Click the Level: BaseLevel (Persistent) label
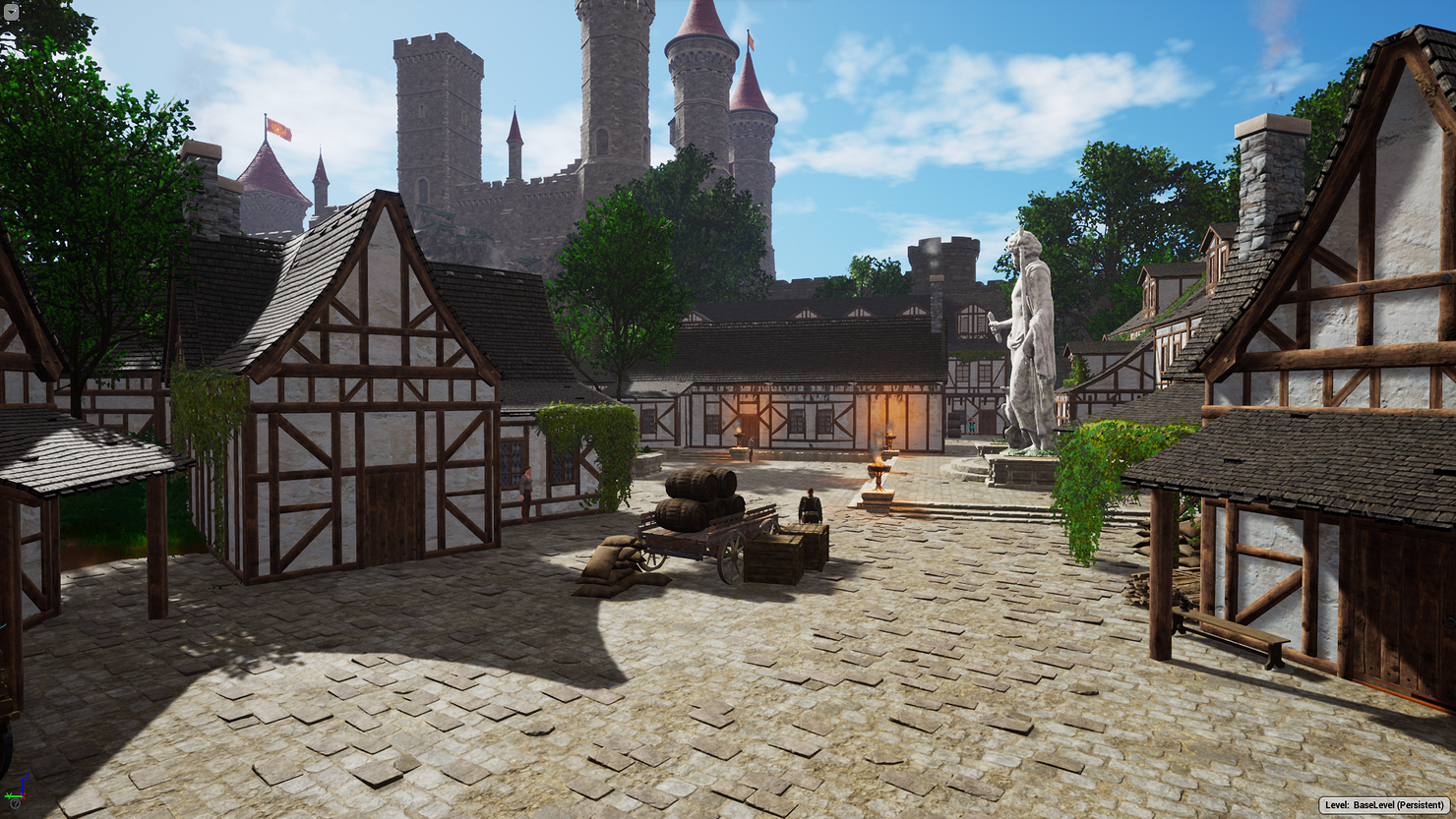The height and width of the screenshot is (819, 1456). tap(1384, 805)
